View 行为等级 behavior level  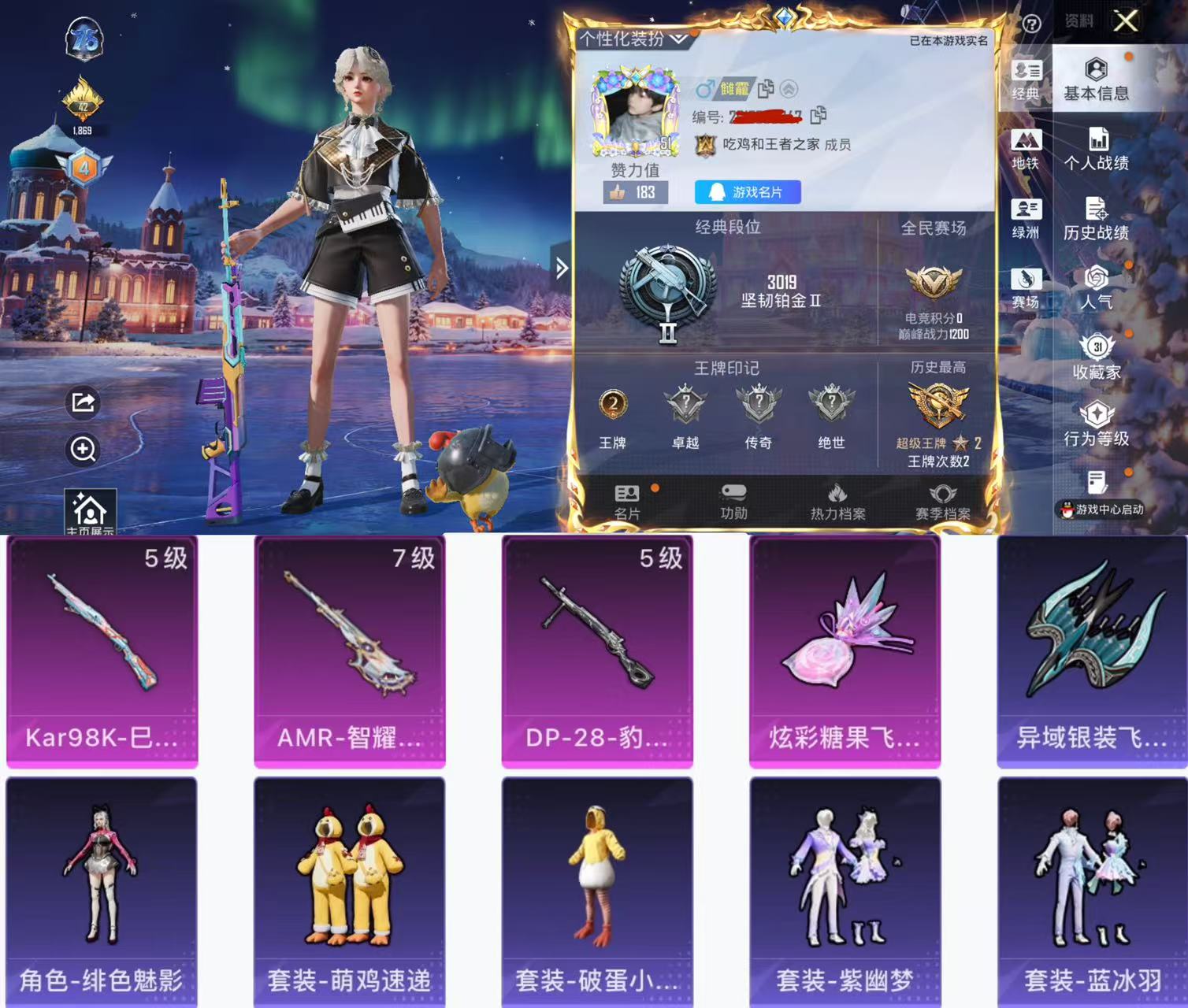click(x=1096, y=425)
